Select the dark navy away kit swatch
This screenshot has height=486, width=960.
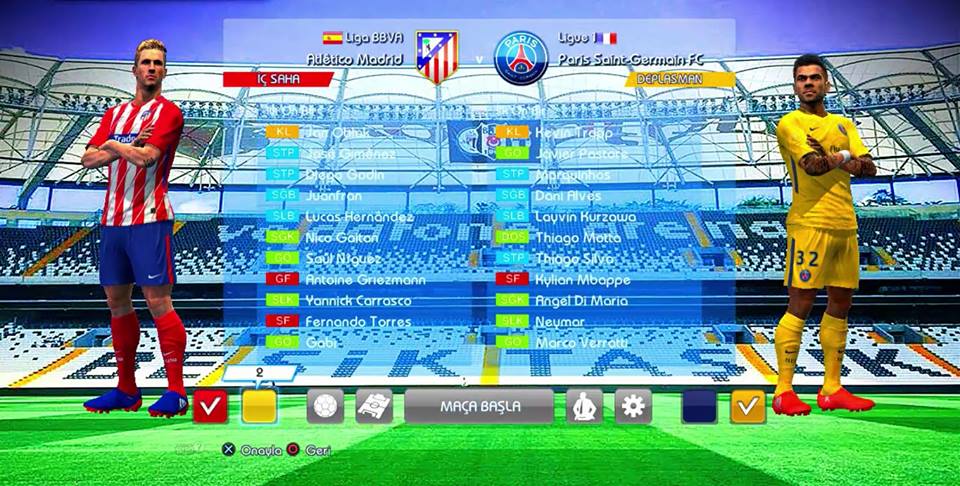pyautogui.click(x=699, y=406)
